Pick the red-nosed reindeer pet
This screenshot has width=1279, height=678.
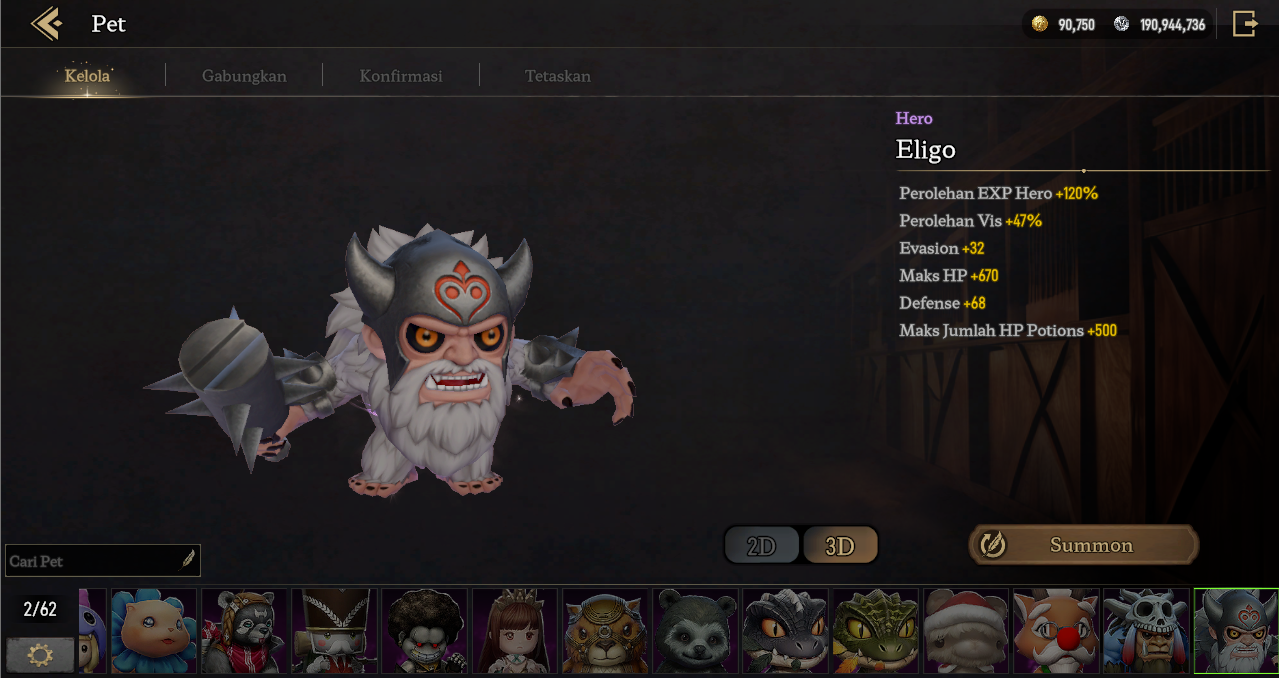[1055, 631]
